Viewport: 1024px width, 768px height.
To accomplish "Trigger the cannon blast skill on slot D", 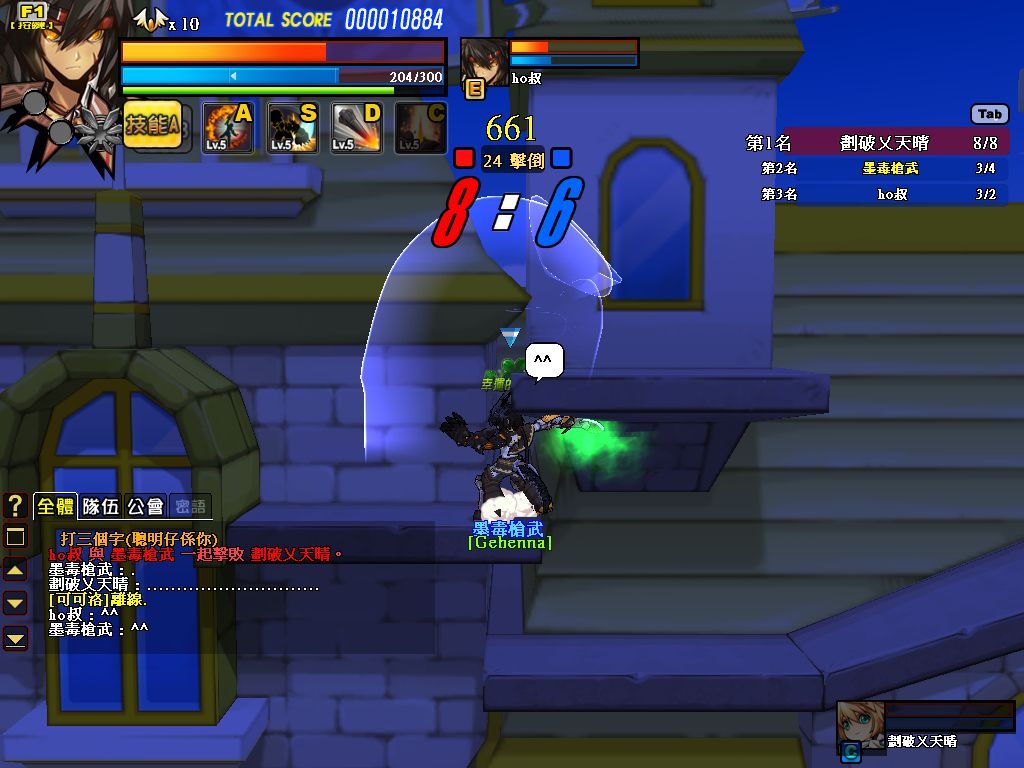I will tap(356, 127).
